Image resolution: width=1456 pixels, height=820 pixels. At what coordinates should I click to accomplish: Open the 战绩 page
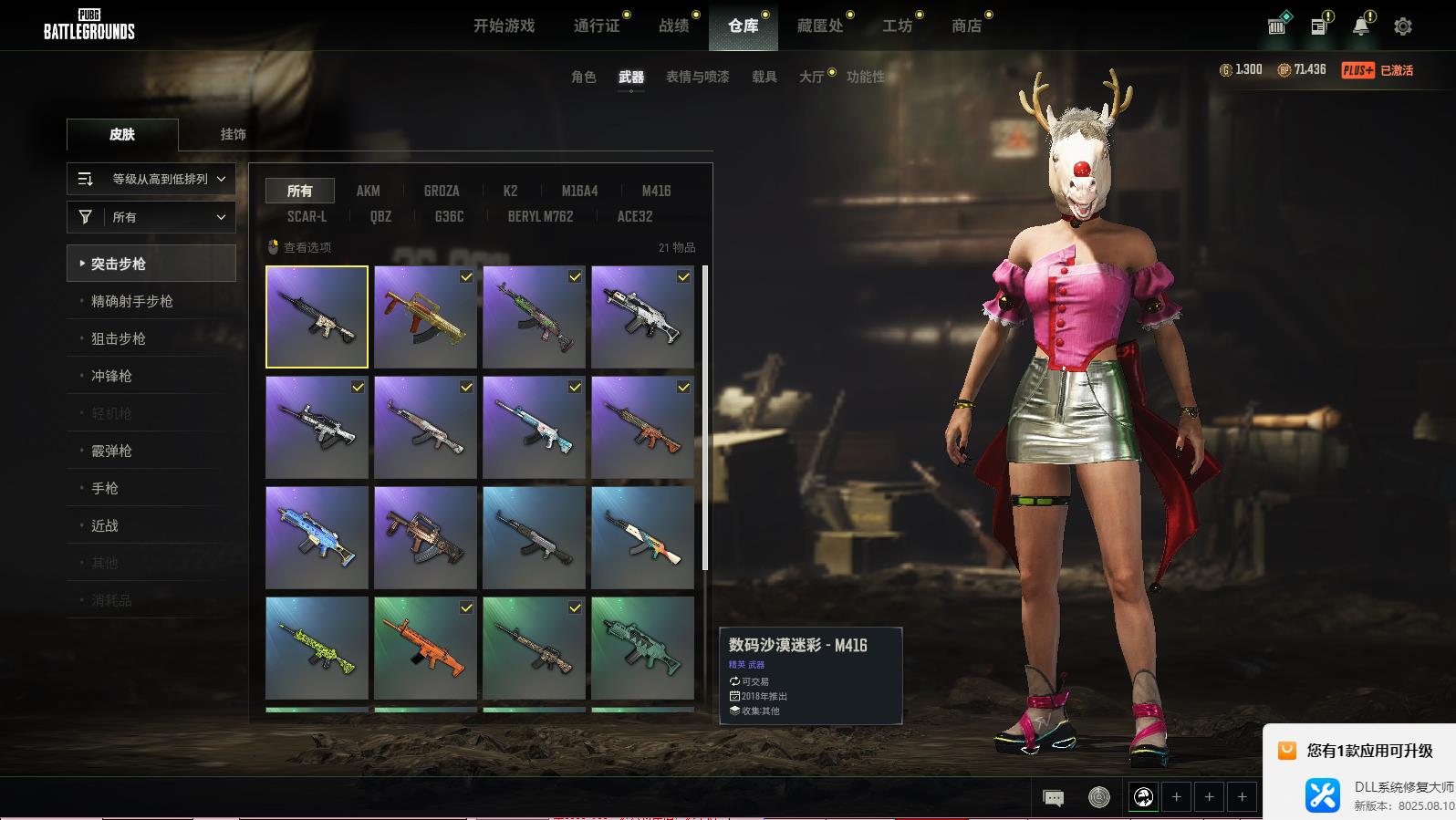(x=674, y=26)
